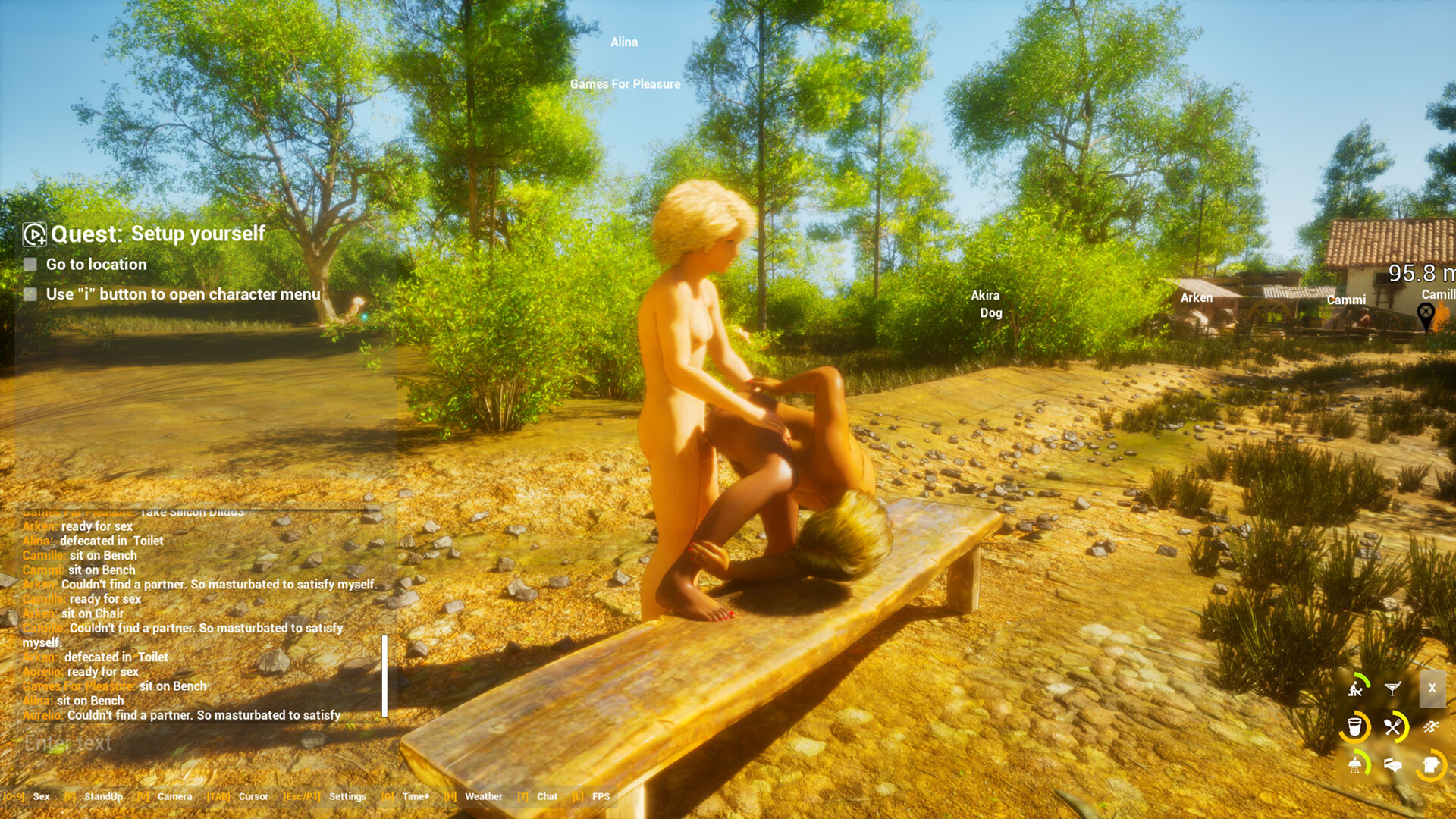1456x819 pixels.
Task: Check the 'Go to location' quest objective
Action: tap(29, 264)
